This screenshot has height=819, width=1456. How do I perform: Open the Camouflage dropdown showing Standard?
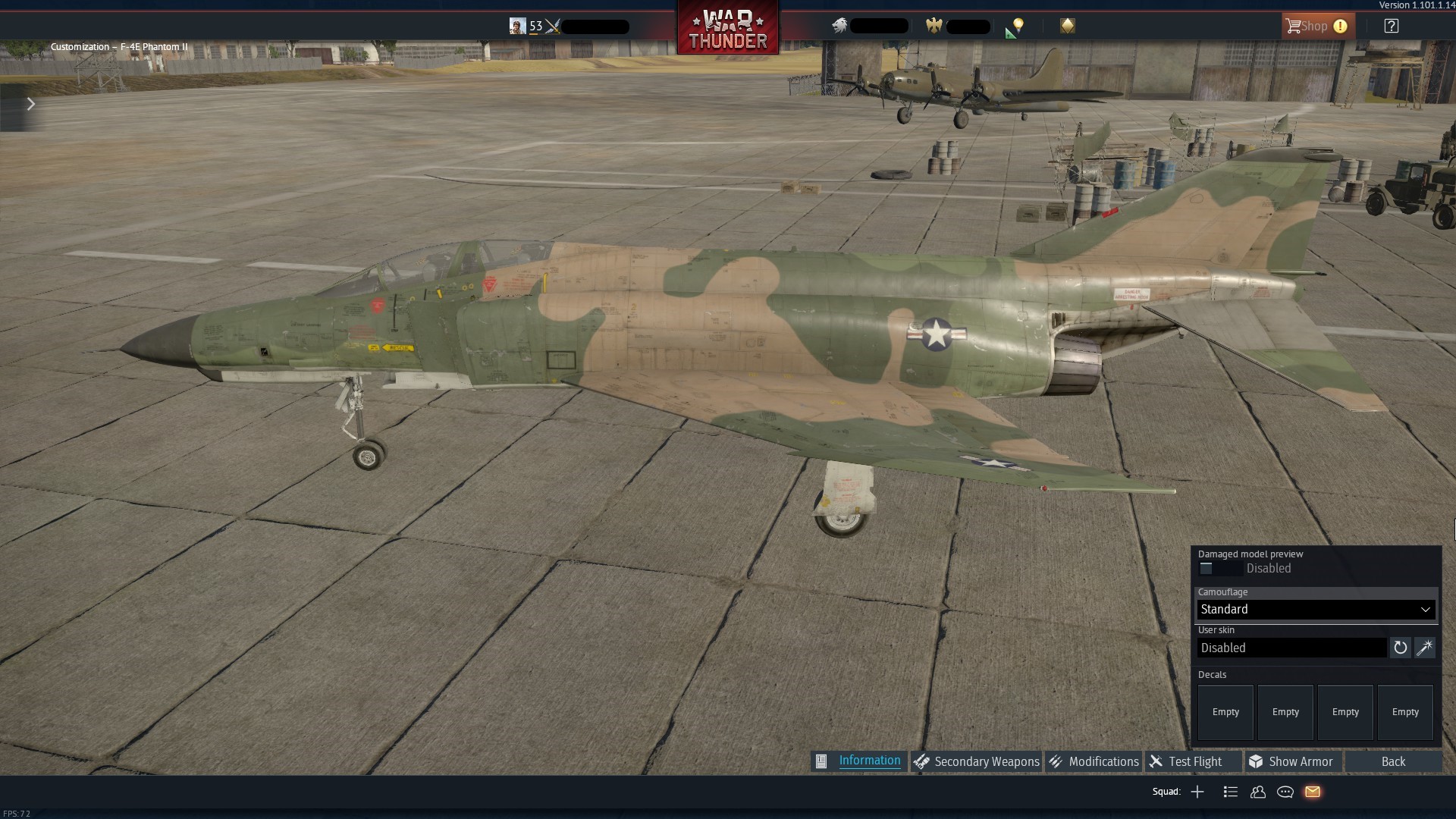(1314, 609)
